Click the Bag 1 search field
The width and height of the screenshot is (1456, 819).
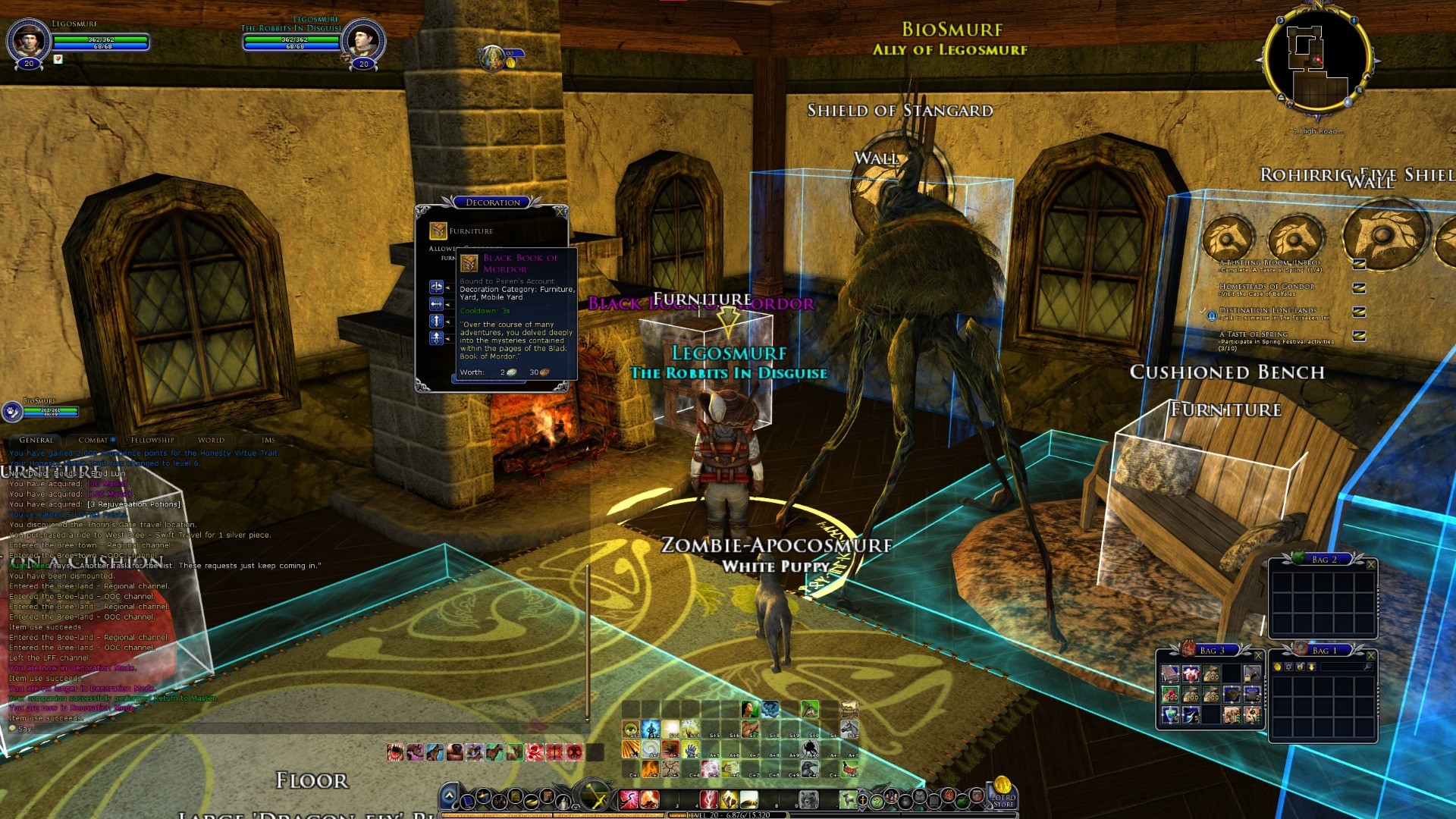(1342, 667)
